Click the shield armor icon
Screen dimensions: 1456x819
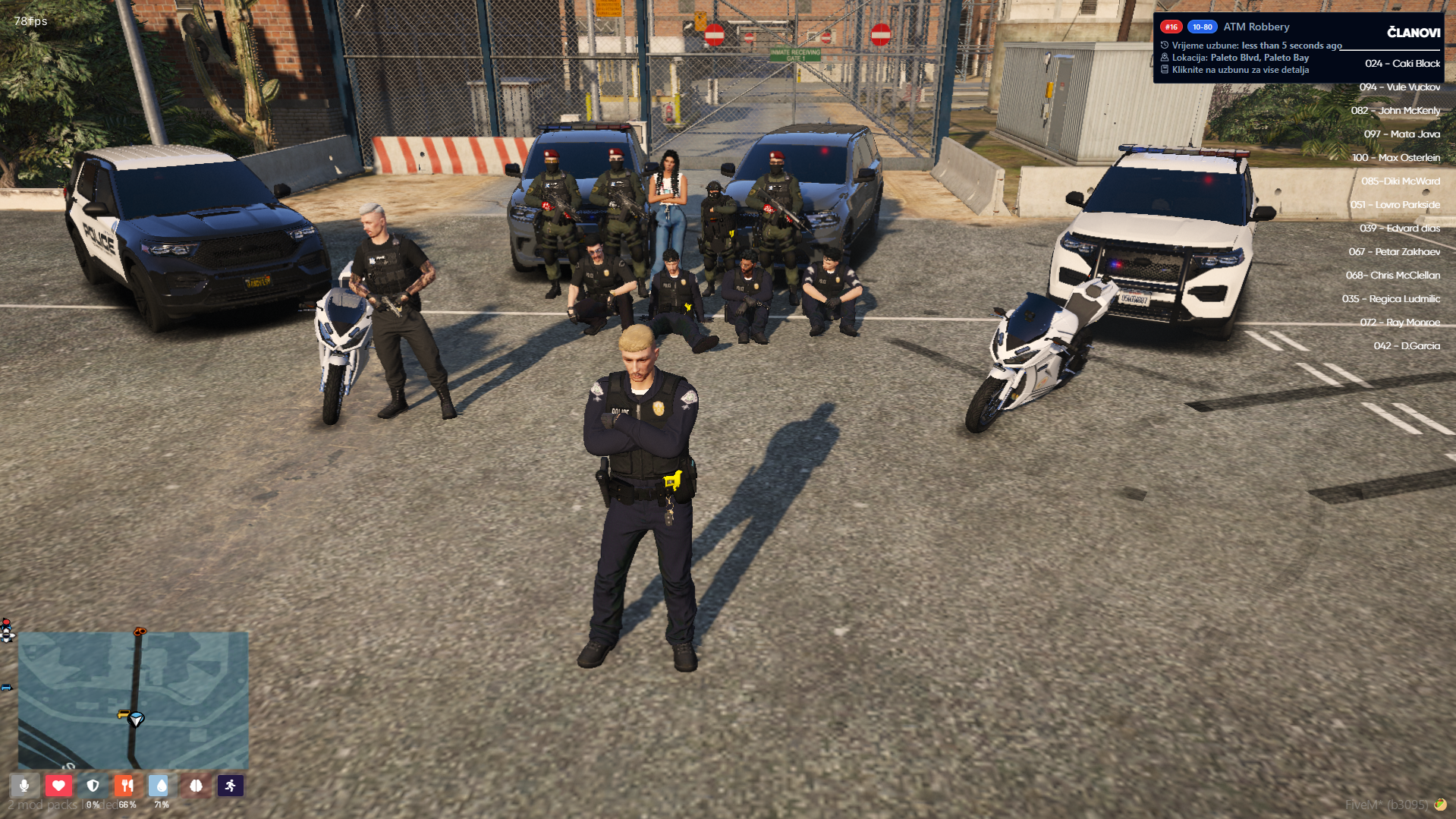[93, 786]
